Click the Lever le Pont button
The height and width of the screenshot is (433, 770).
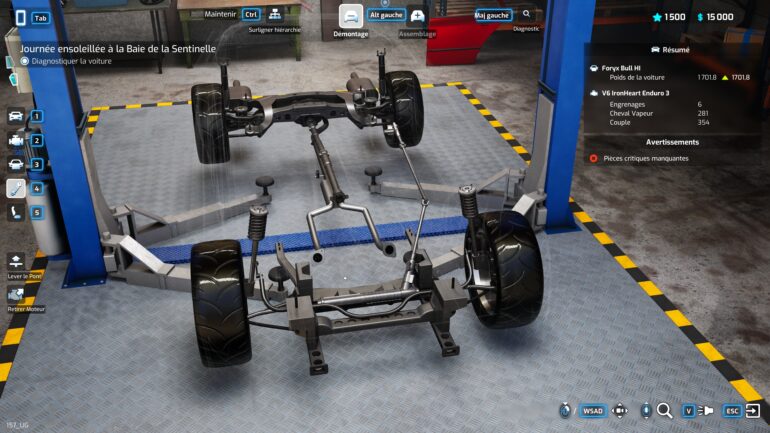coord(16,262)
